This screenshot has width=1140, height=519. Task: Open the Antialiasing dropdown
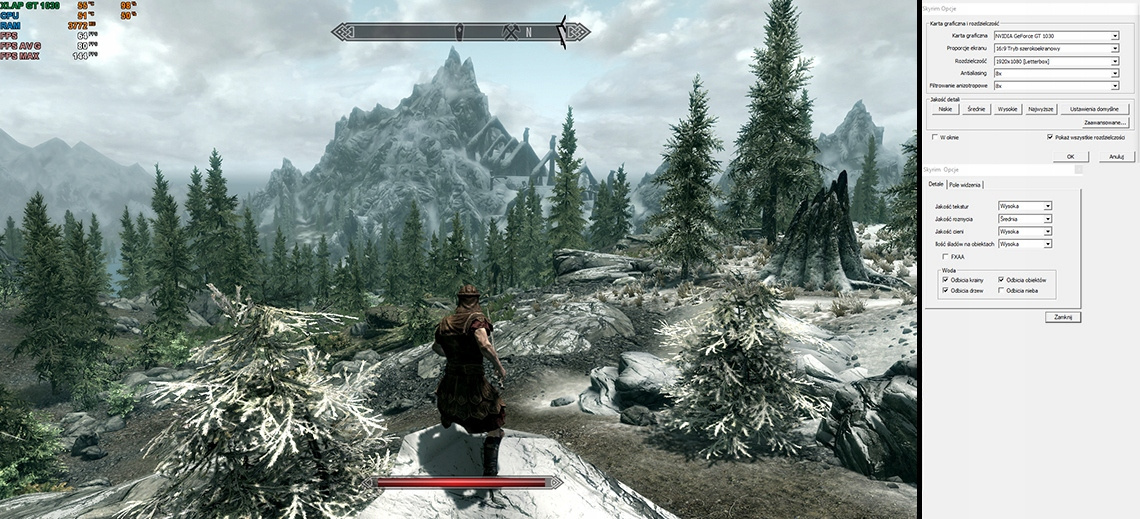click(1056, 74)
